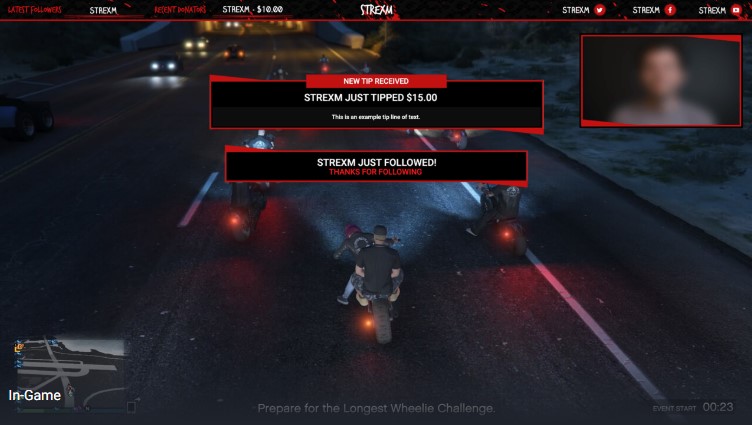Click the STREXM logo in the top bar

coord(377,10)
